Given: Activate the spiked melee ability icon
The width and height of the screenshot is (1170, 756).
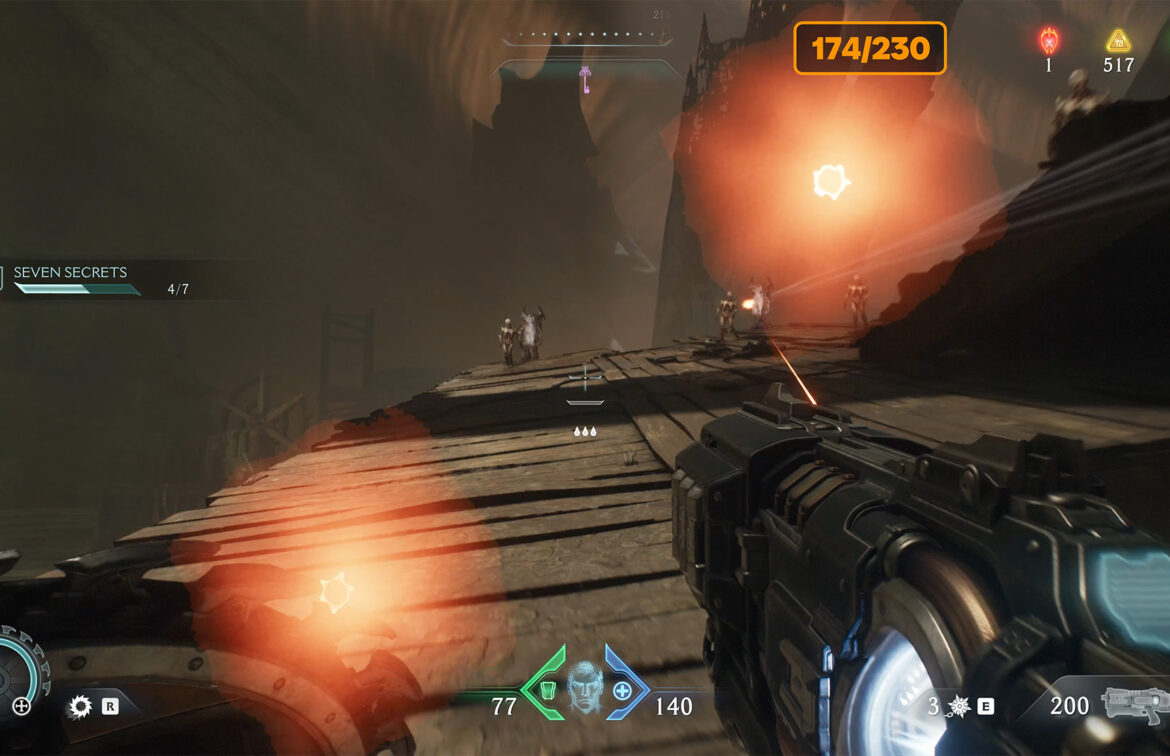Looking at the screenshot, I should coord(80,707).
